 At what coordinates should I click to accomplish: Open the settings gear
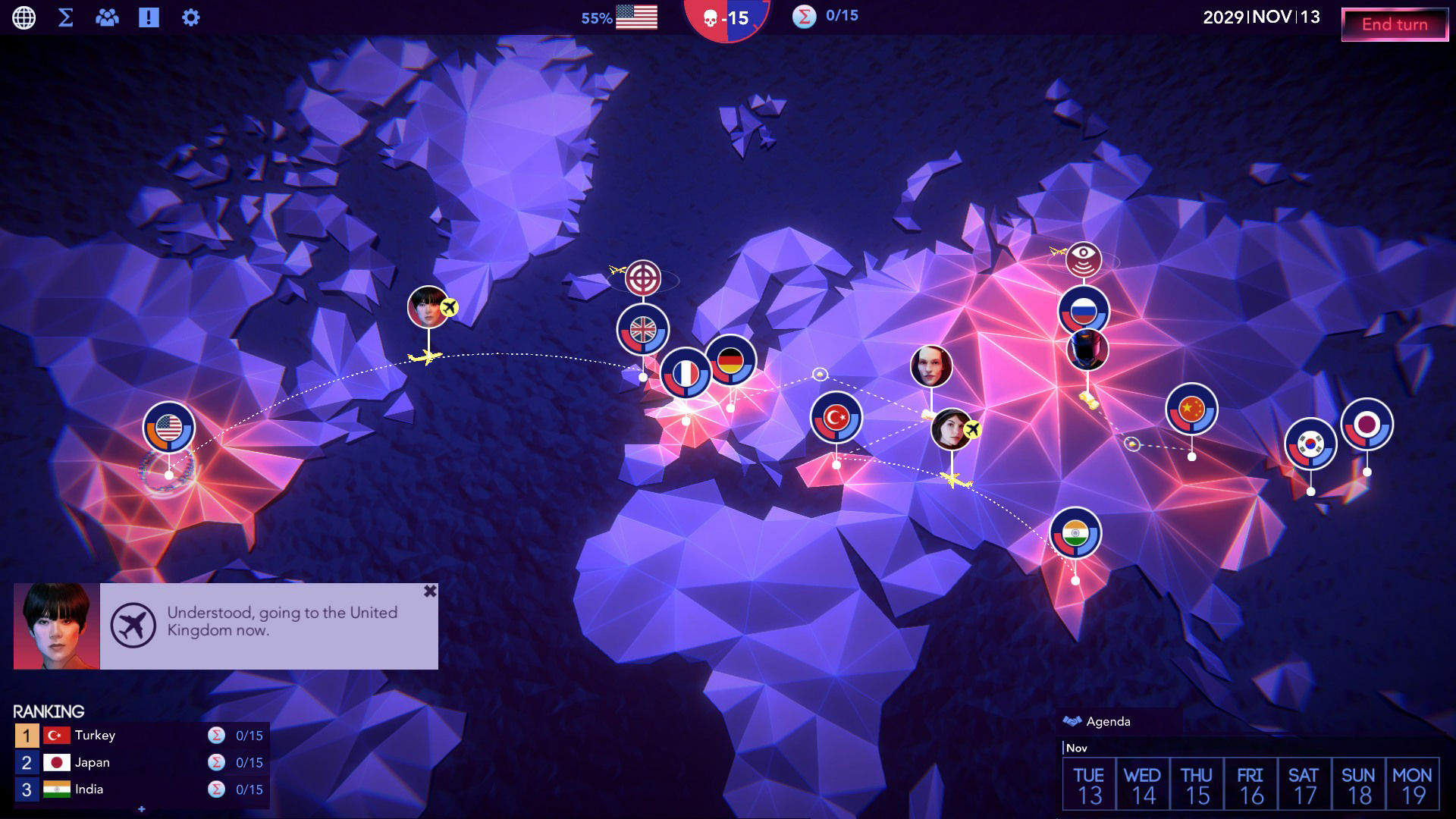tap(190, 17)
